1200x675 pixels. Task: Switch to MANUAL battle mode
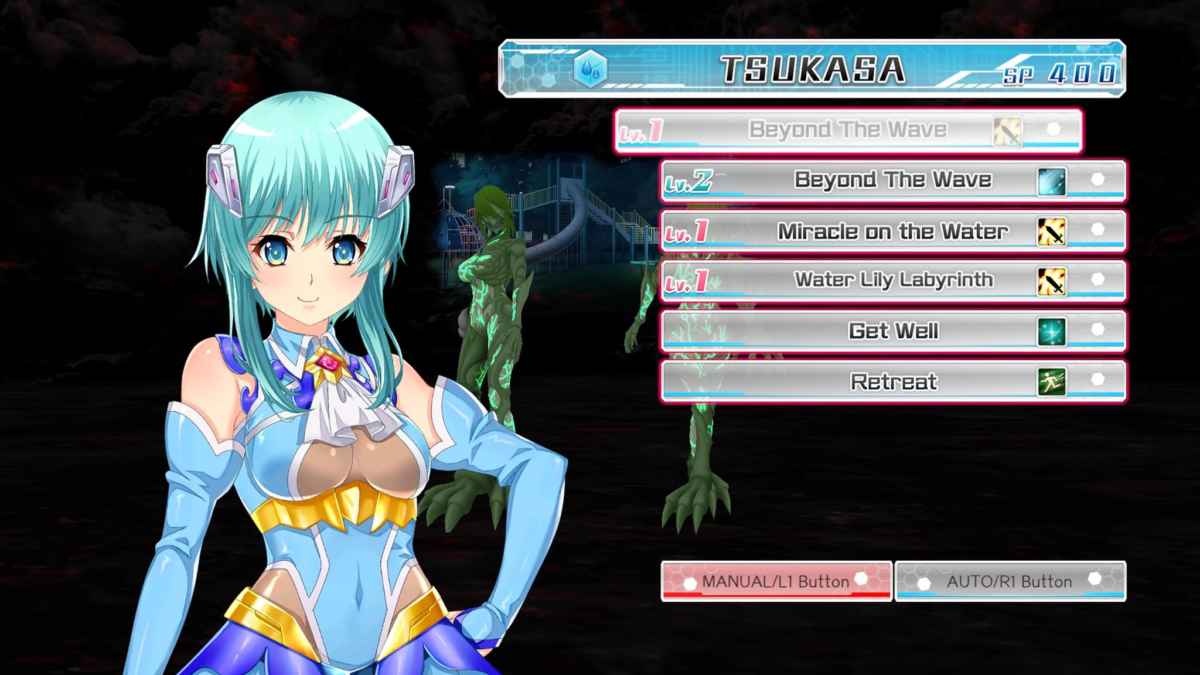pyautogui.click(x=776, y=581)
